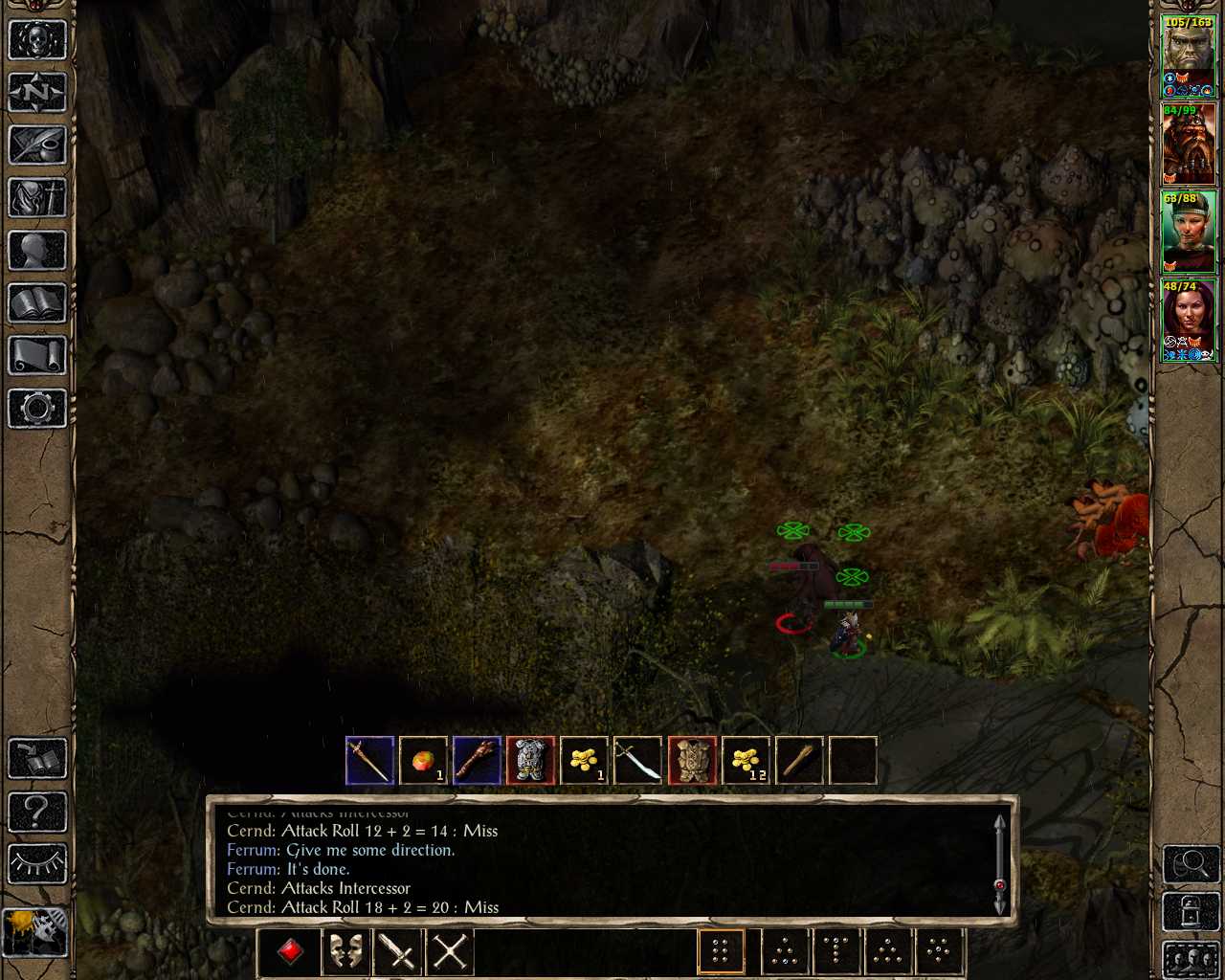Viewport: 1225px width, 980px height.
Task: Click the red gem action button
Action: pos(291,952)
